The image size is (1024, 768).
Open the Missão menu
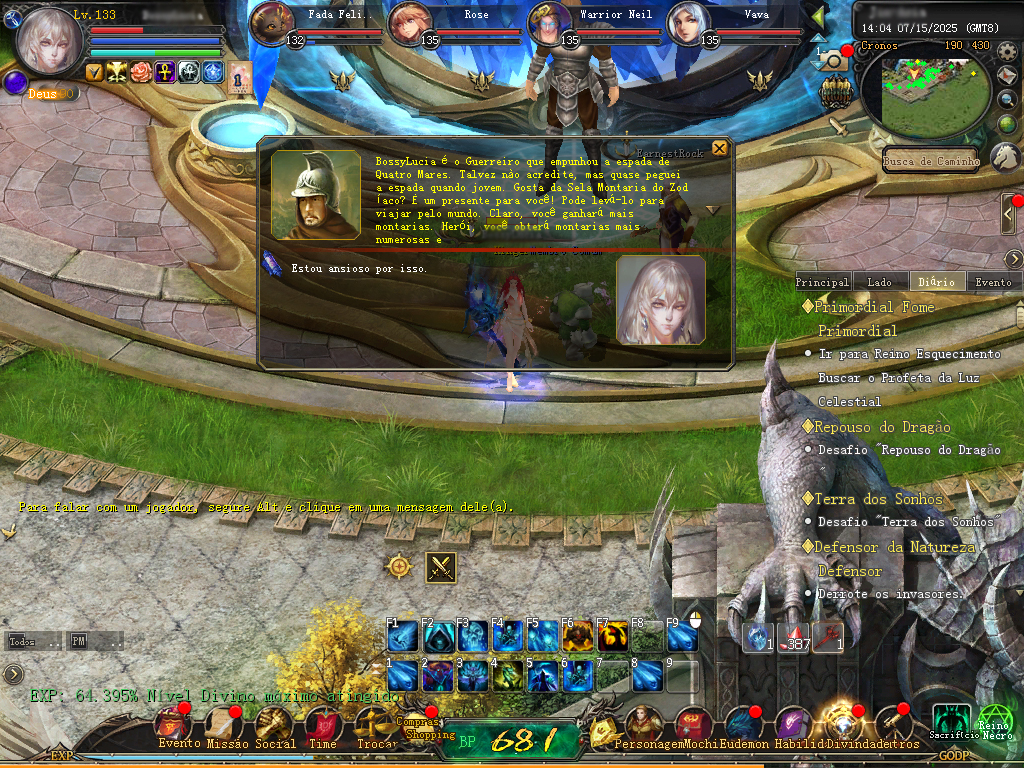click(227, 726)
